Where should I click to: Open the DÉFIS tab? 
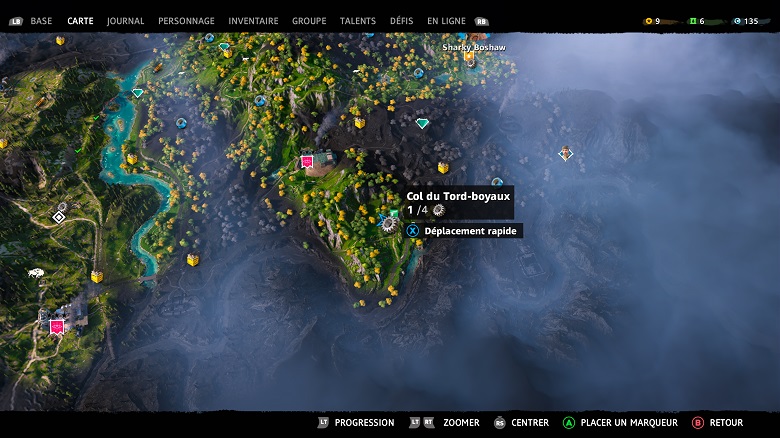(401, 21)
